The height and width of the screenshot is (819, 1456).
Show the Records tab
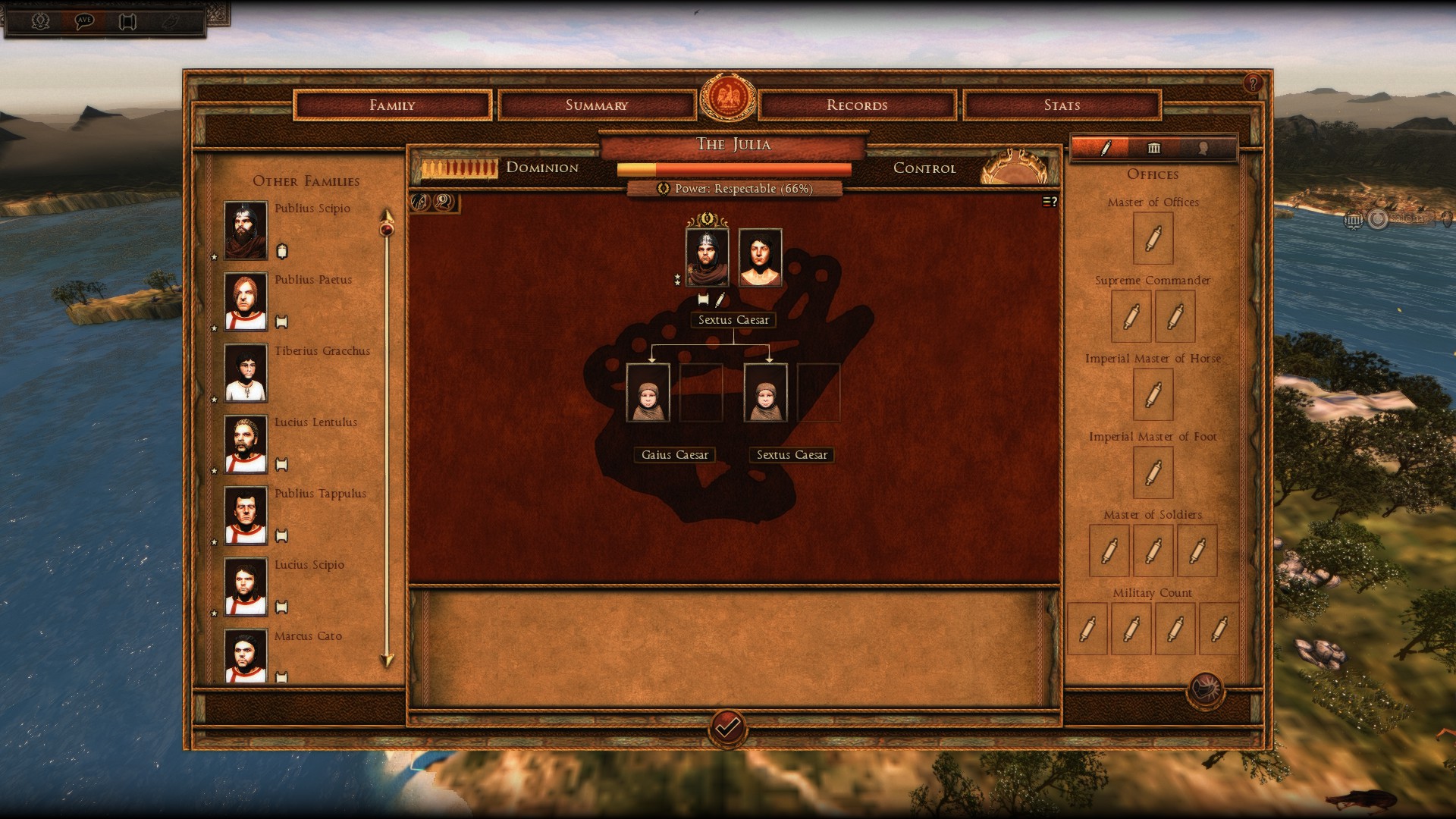857,105
